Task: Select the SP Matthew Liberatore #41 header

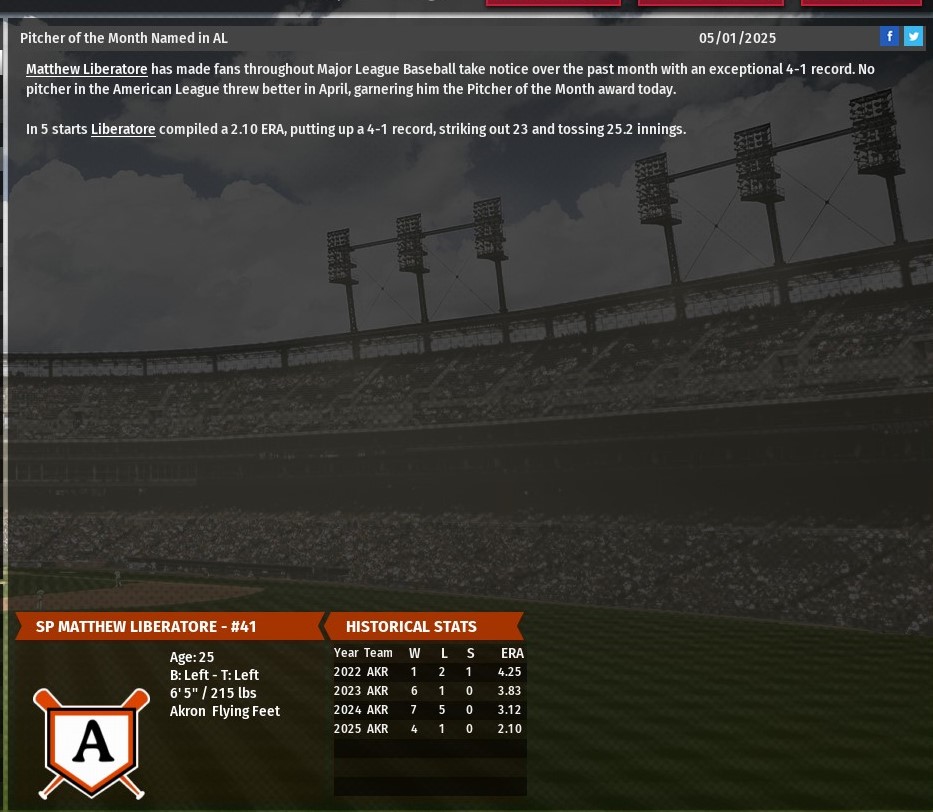Action: (x=146, y=627)
